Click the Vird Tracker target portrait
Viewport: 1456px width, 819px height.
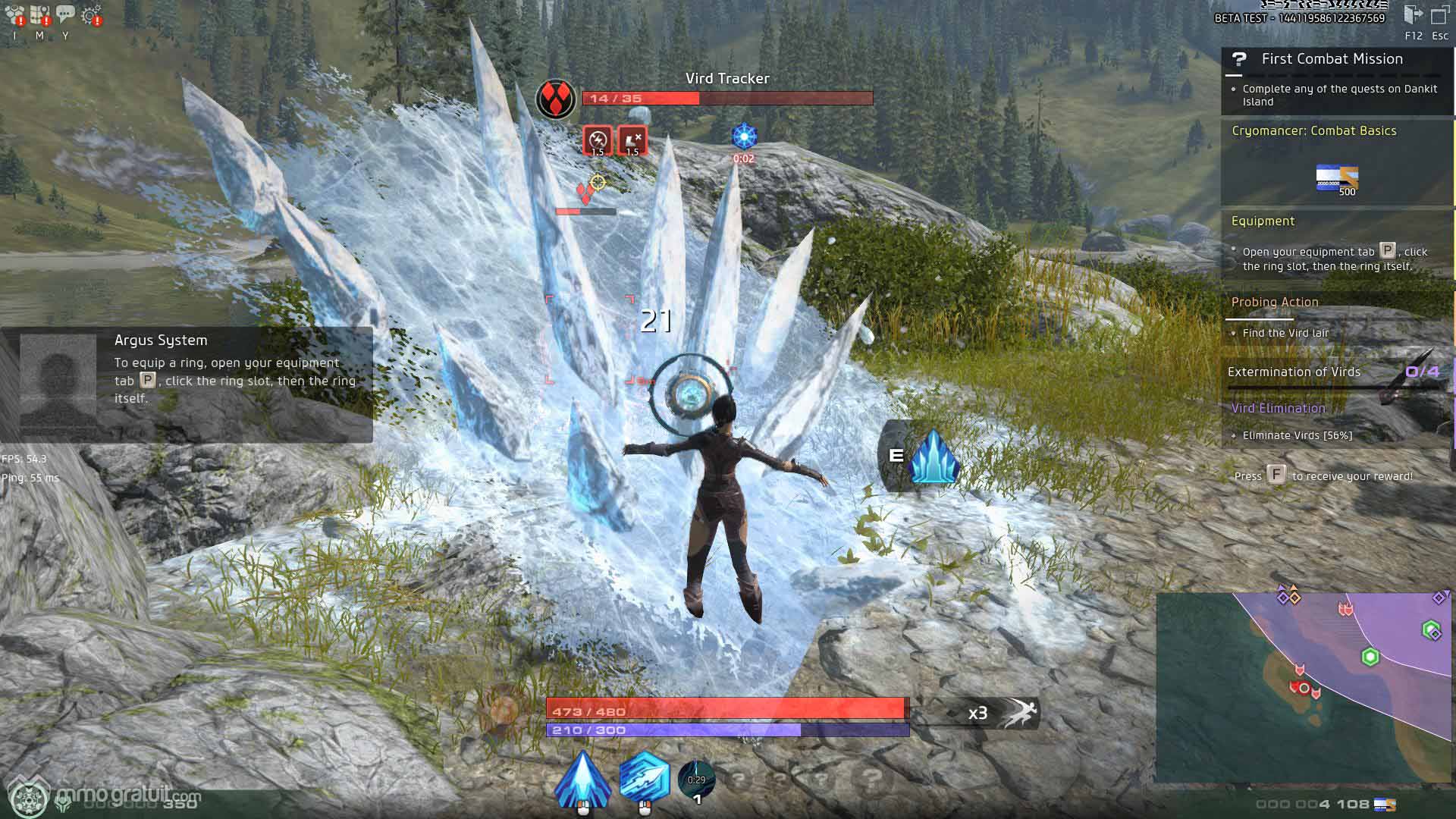click(556, 99)
